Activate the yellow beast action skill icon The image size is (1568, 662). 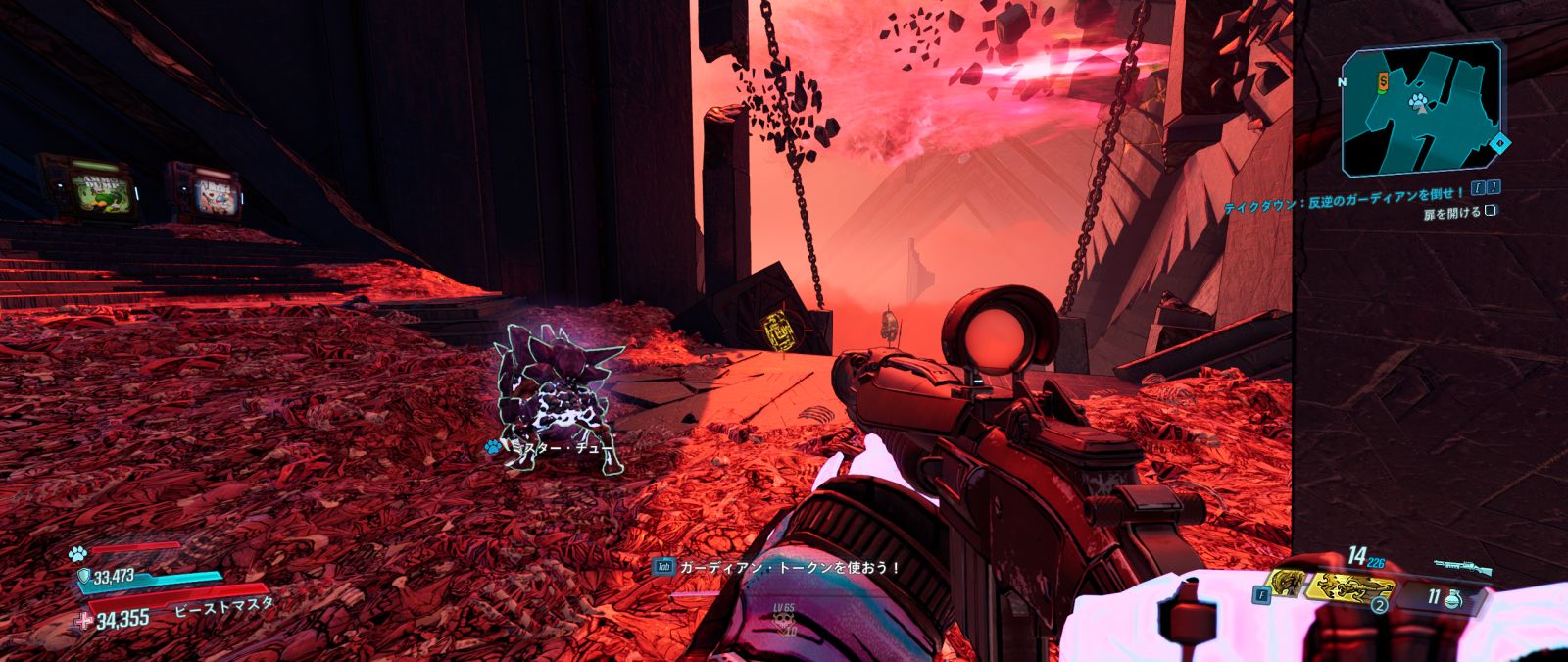1285,586
